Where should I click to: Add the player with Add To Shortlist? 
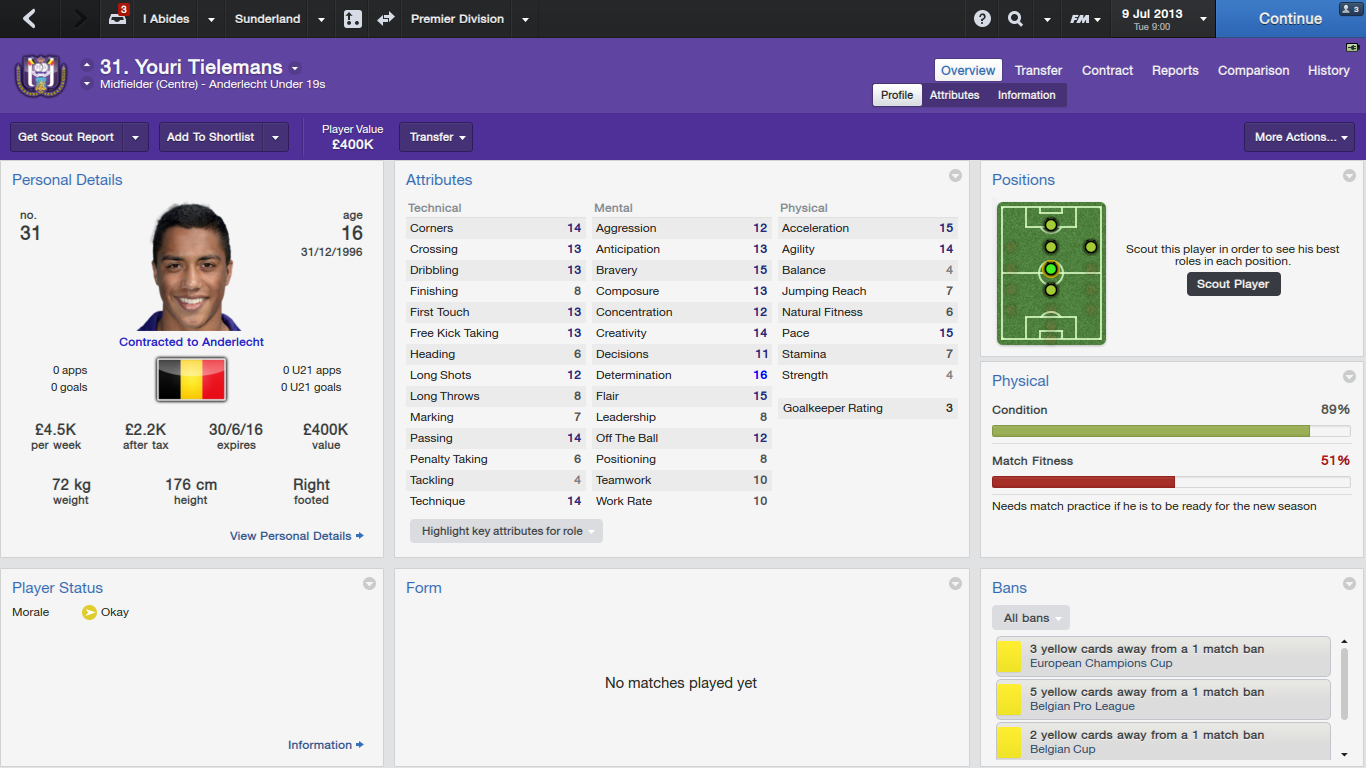click(x=210, y=137)
